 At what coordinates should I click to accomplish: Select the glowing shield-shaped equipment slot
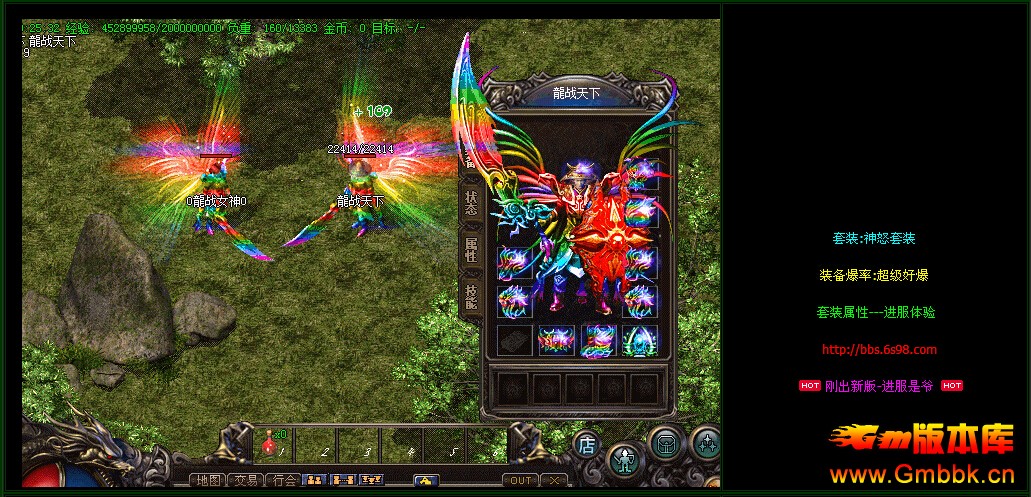(x=640, y=340)
